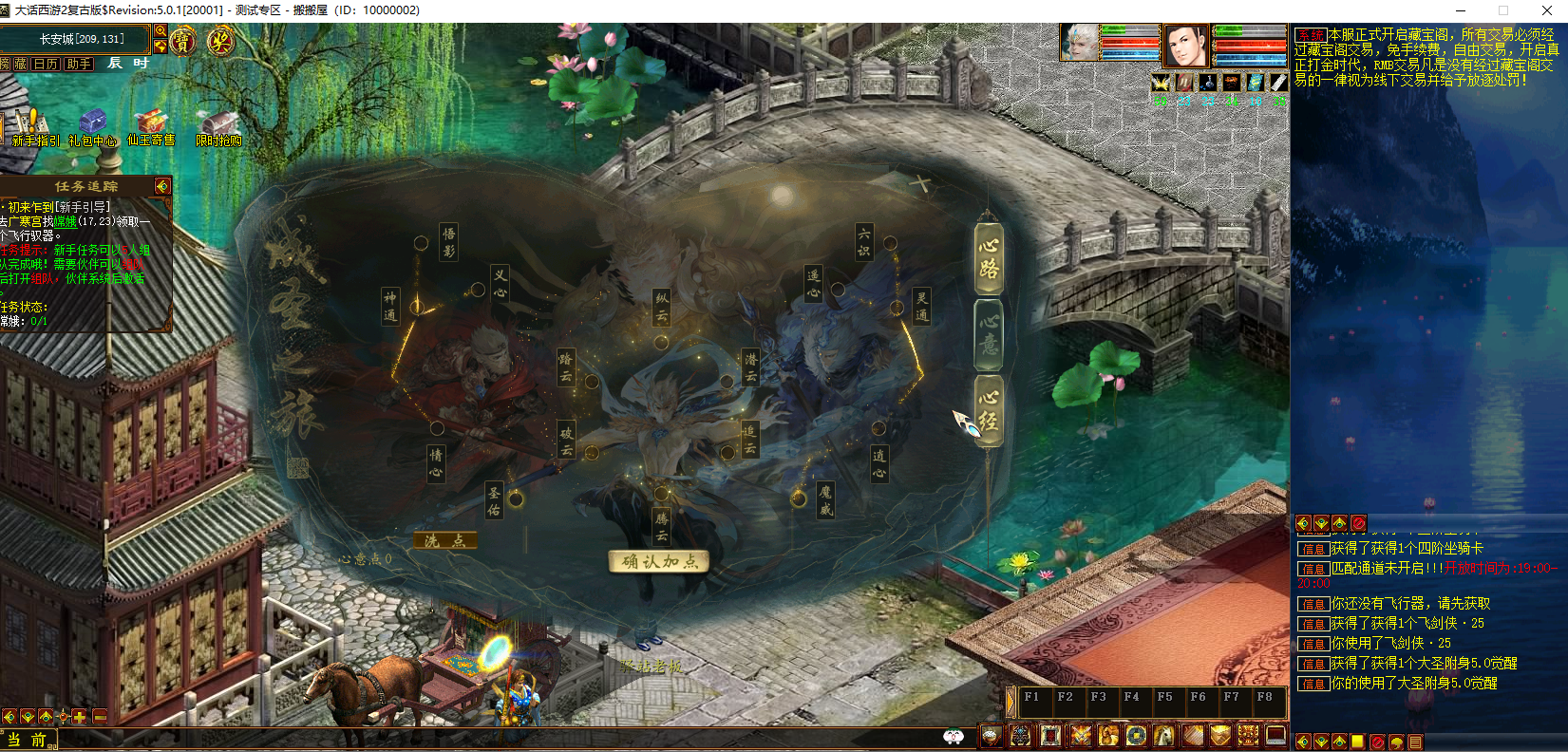This screenshot has height=752, width=1568.
Task: Open the 心意 tab
Action: coord(989,333)
